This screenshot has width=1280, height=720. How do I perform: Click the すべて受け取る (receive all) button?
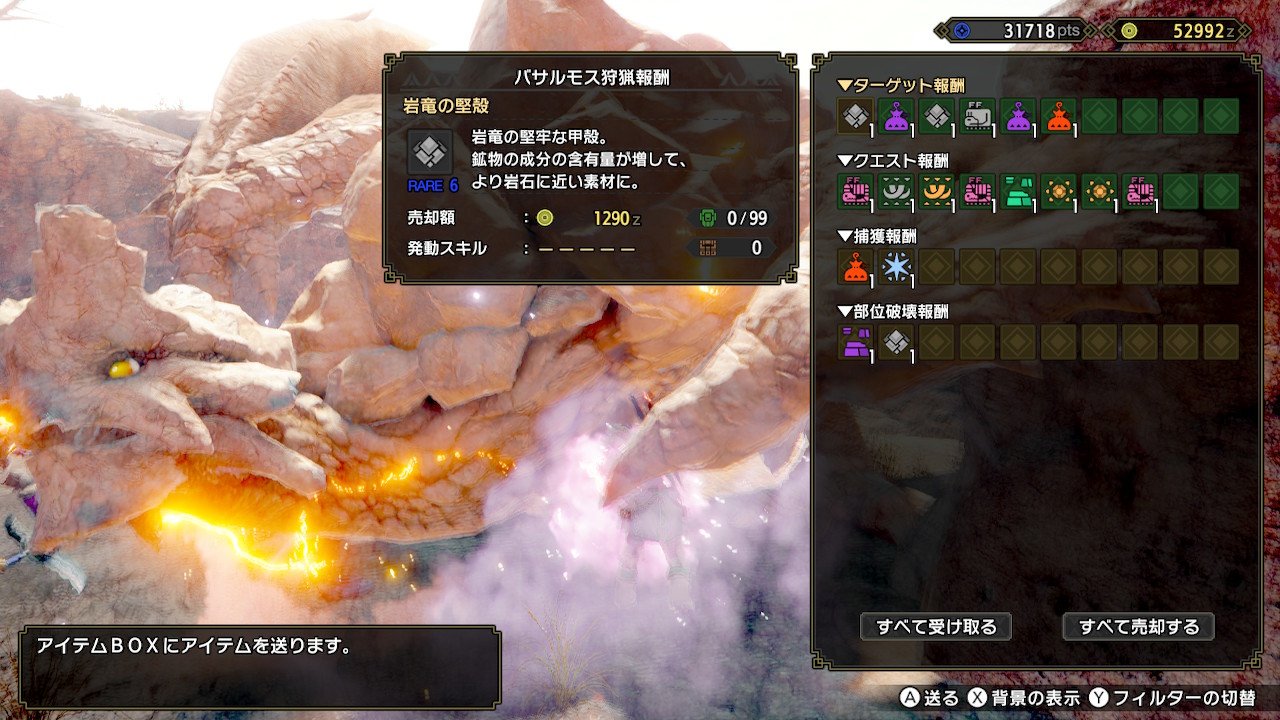936,627
